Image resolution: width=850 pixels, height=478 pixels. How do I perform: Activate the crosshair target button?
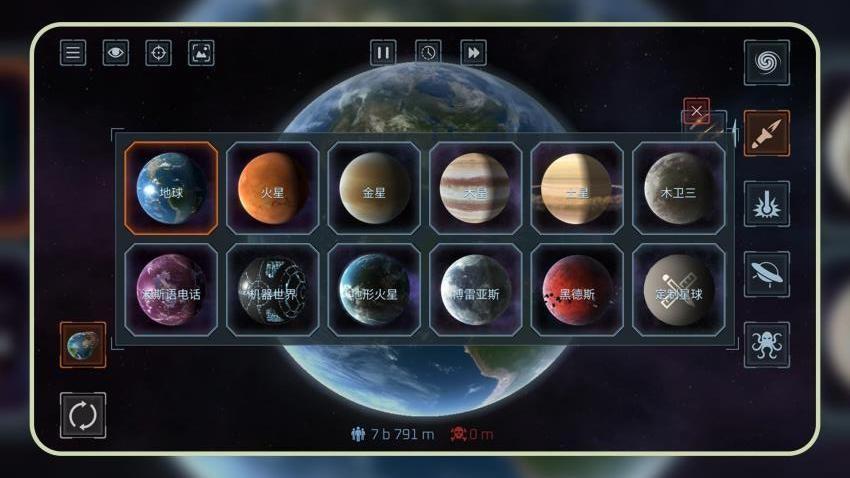(158, 52)
